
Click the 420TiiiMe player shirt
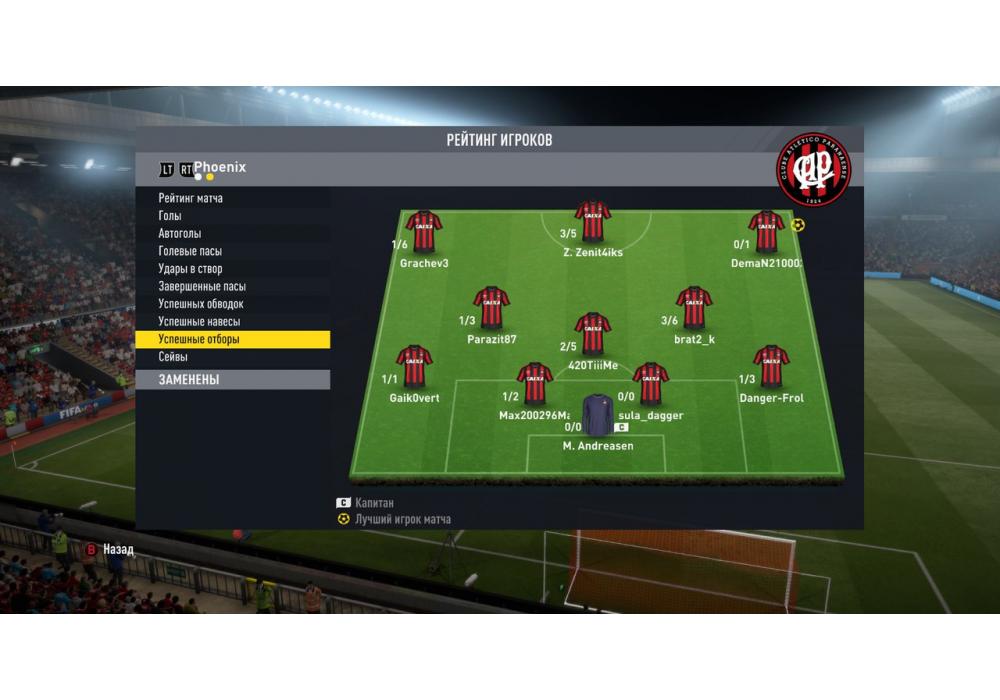(593, 334)
